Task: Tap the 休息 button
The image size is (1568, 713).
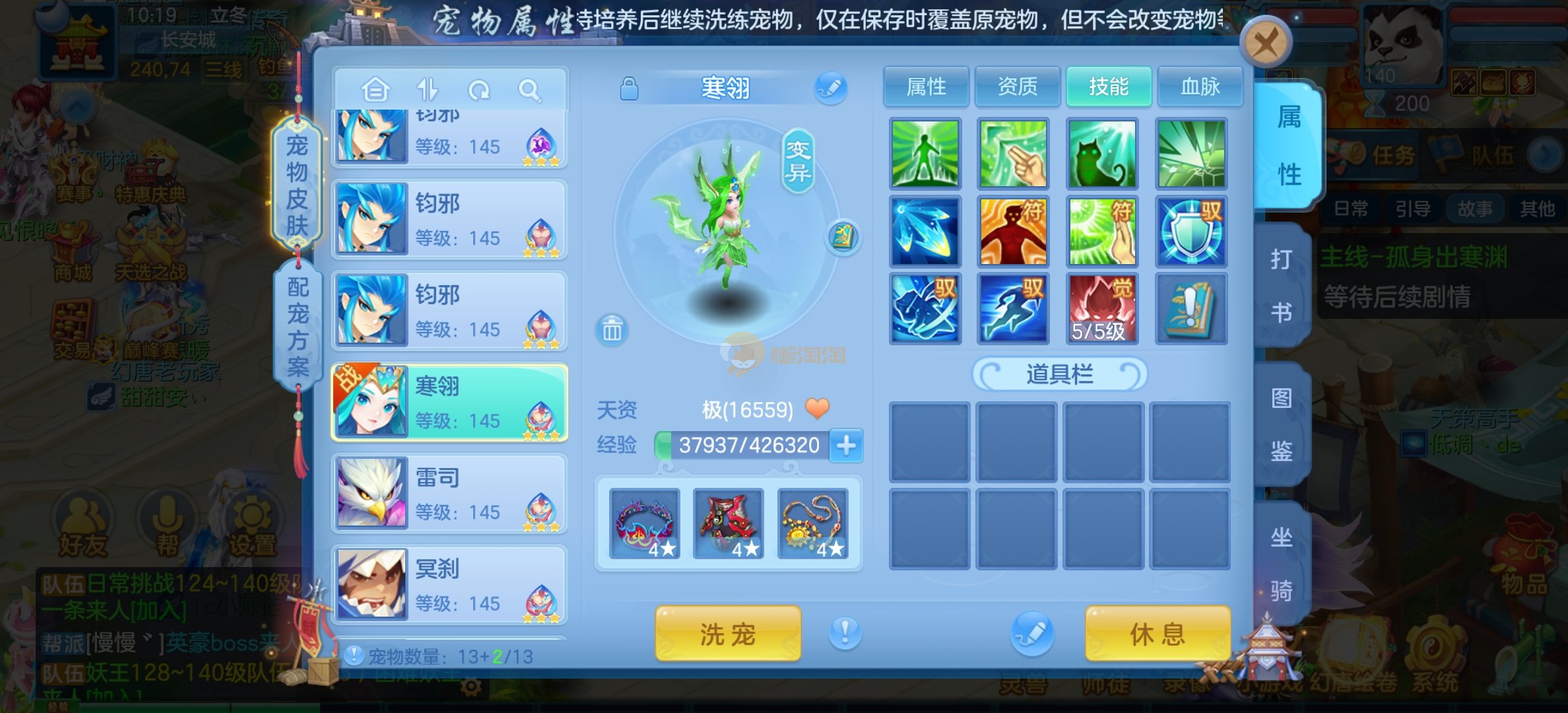Action: (1158, 634)
